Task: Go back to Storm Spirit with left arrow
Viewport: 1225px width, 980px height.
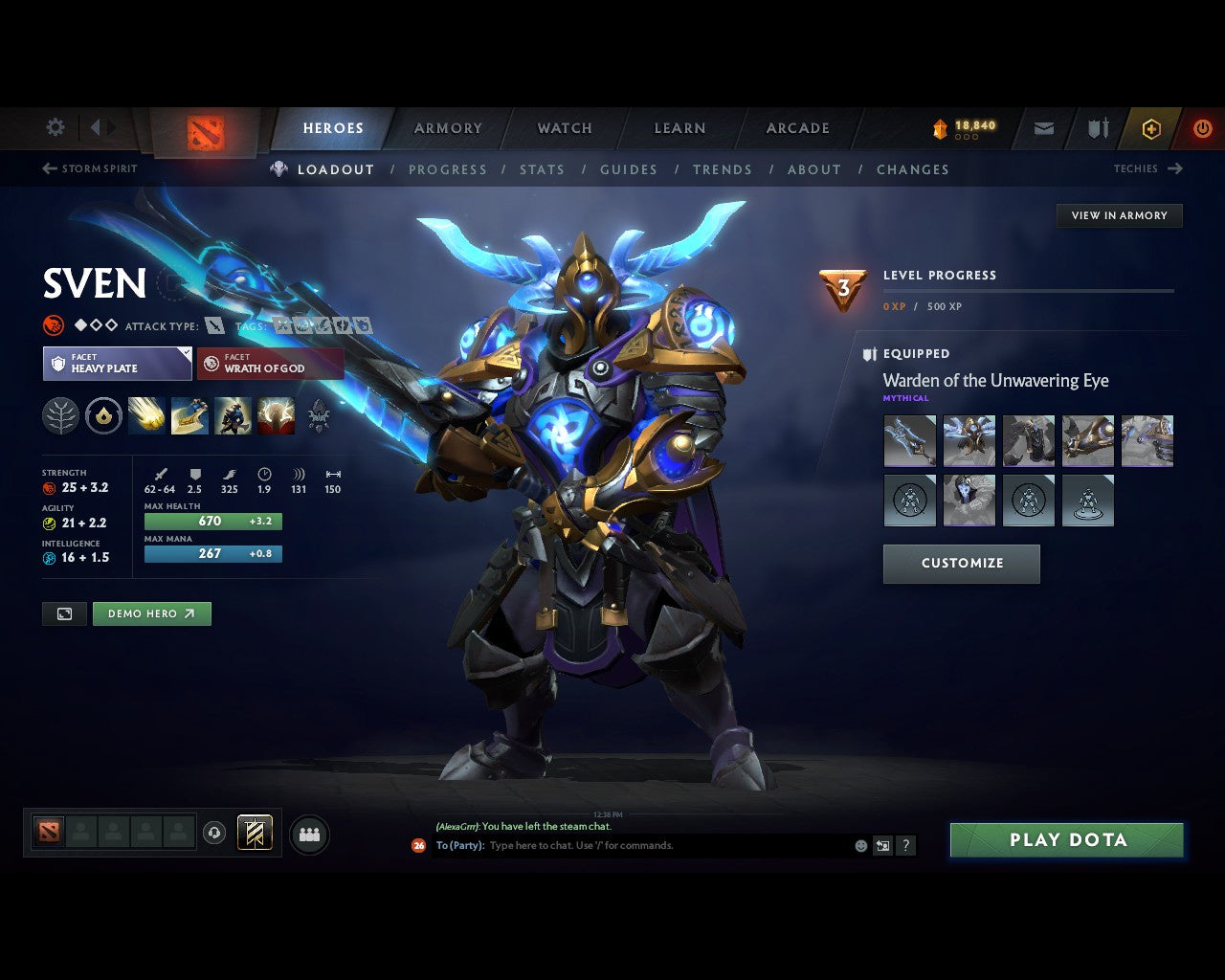Action: [x=48, y=168]
